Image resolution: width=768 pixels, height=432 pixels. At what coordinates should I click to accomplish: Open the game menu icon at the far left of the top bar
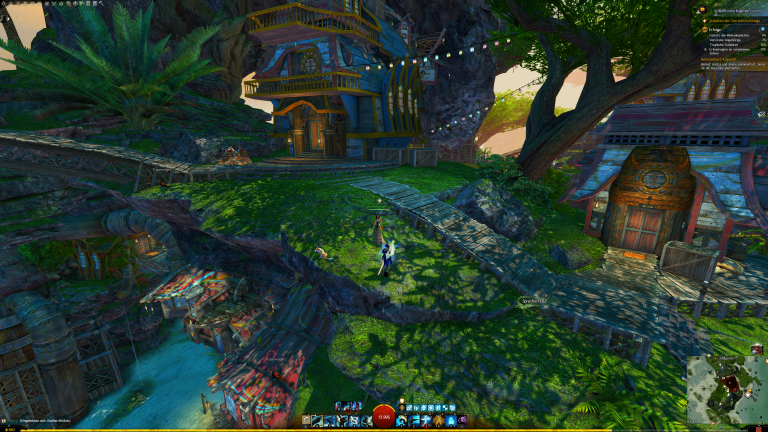[5, 4]
